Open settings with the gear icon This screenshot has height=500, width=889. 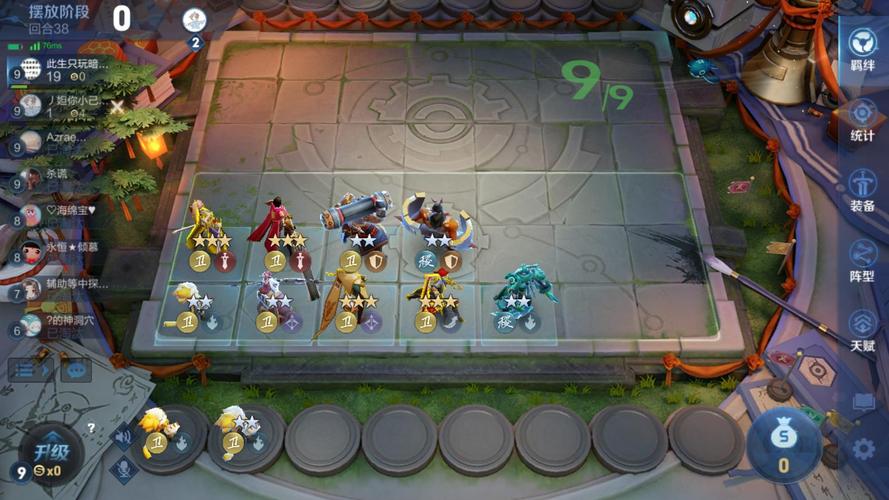pos(863,449)
